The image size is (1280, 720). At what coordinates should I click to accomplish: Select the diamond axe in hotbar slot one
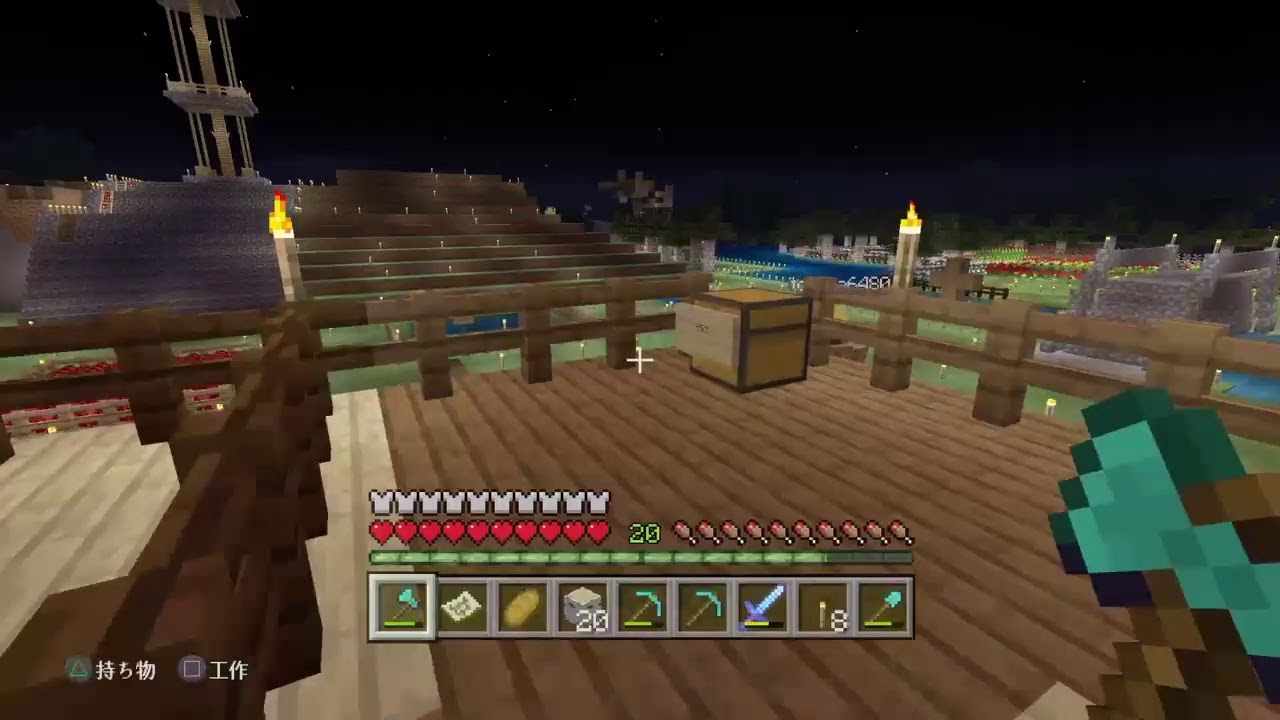[402, 605]
